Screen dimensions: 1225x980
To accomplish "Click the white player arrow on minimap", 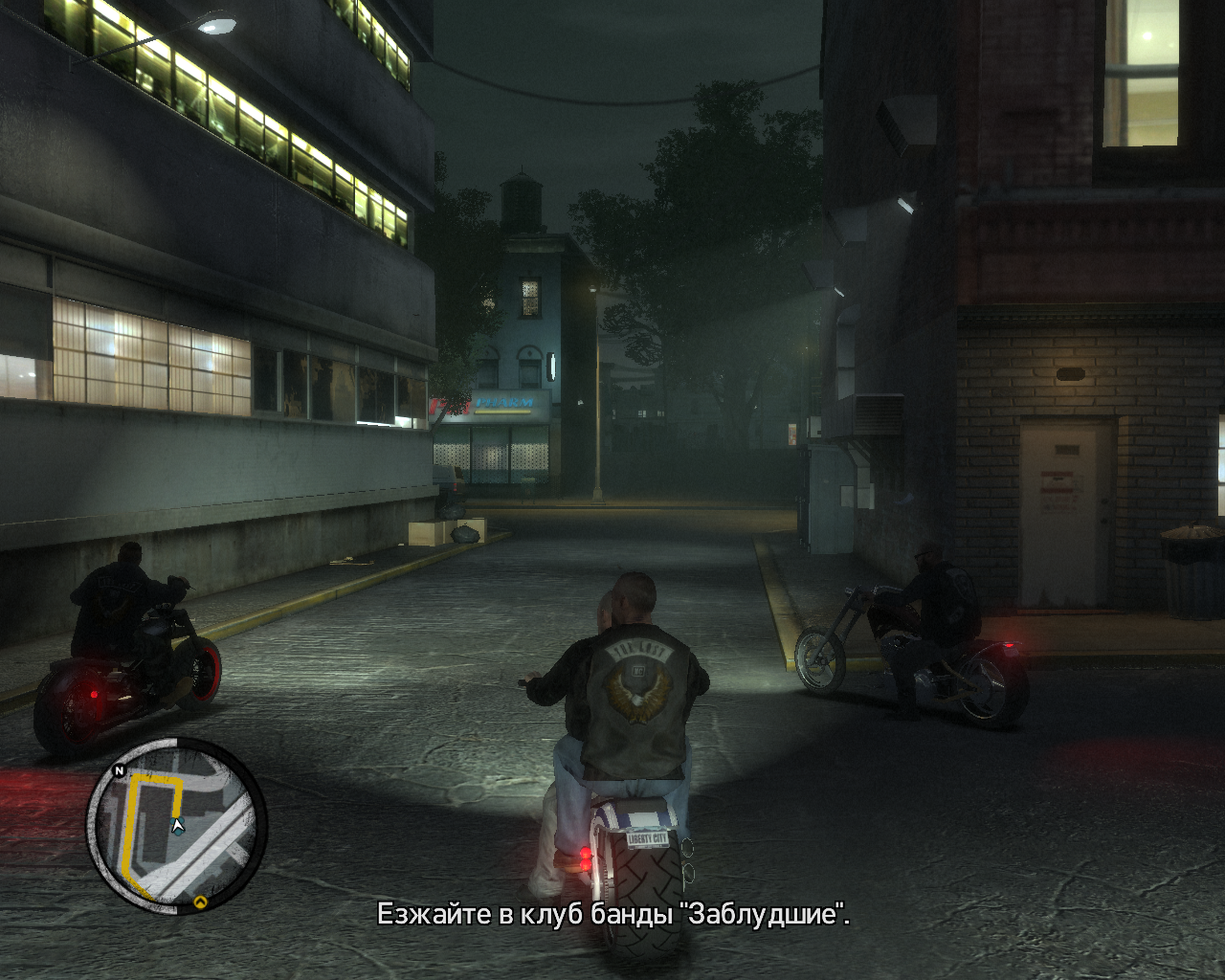I will coord(177,824).
